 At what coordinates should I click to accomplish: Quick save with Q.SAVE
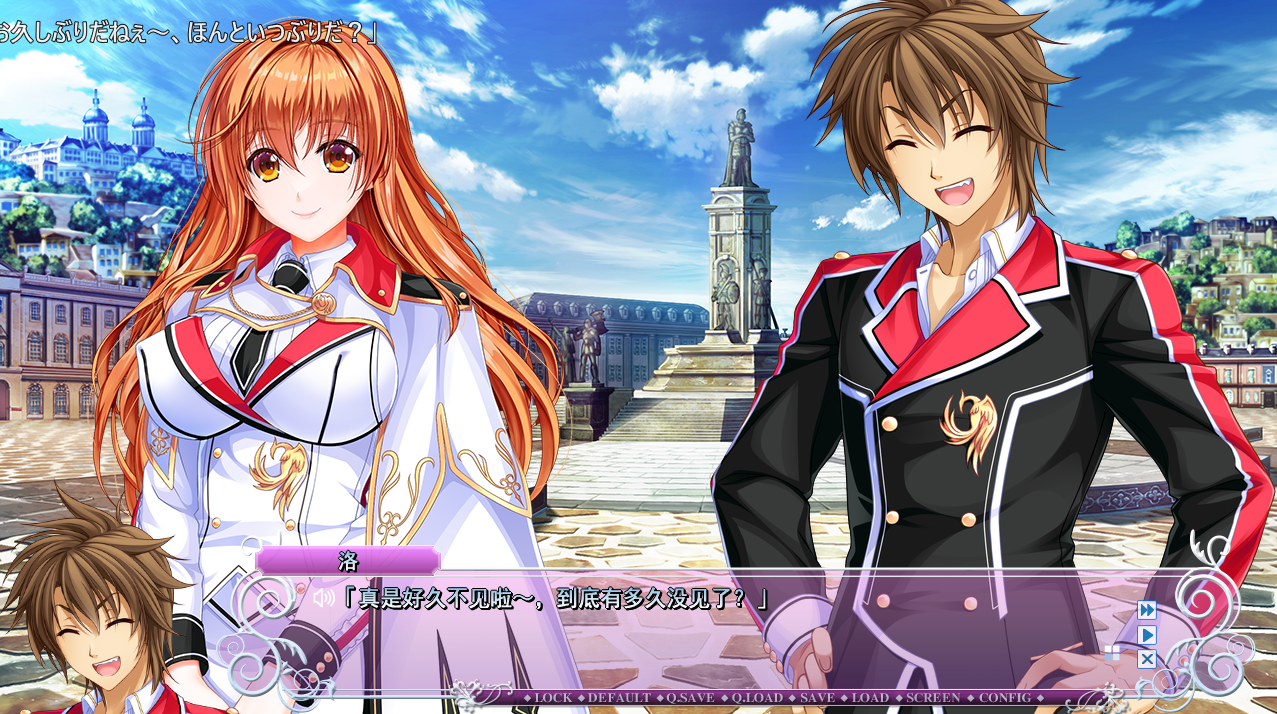689,697
